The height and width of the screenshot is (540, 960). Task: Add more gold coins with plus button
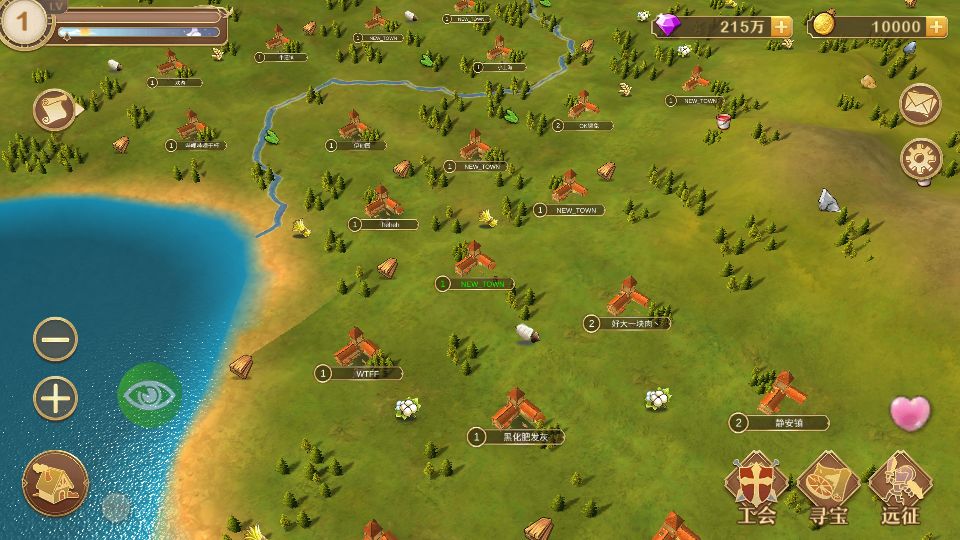935,27
